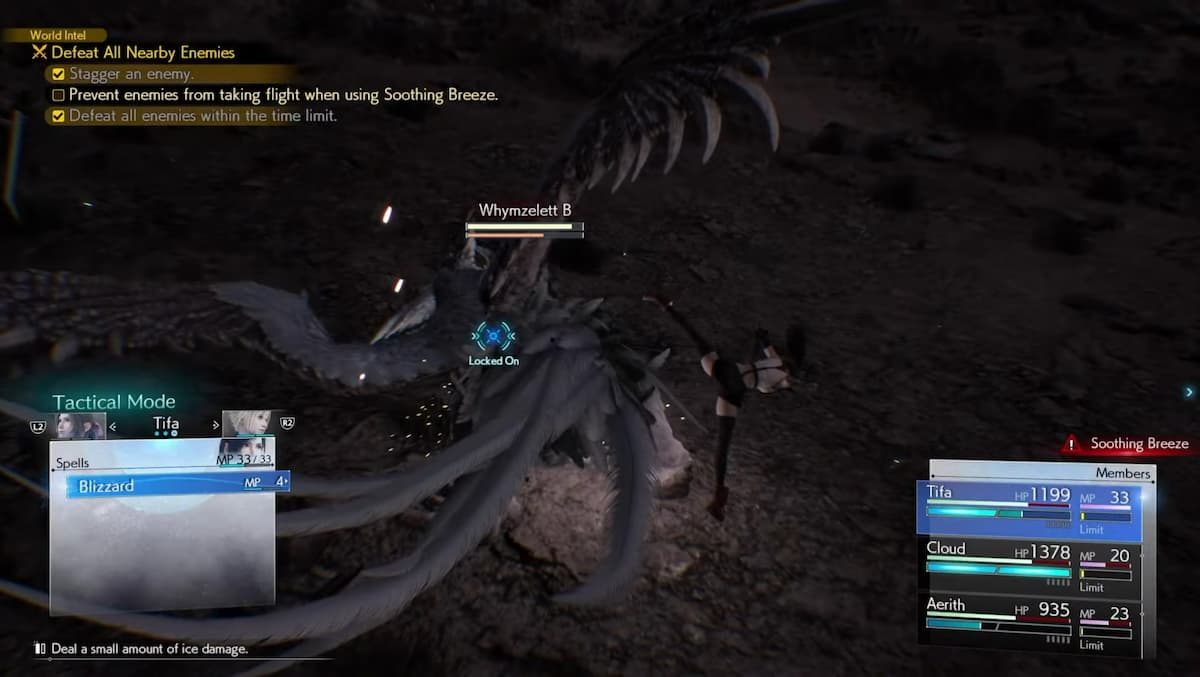Select Aerith's row in the Members panel
1200x677 pixels.
click(x=1028, y=622)
